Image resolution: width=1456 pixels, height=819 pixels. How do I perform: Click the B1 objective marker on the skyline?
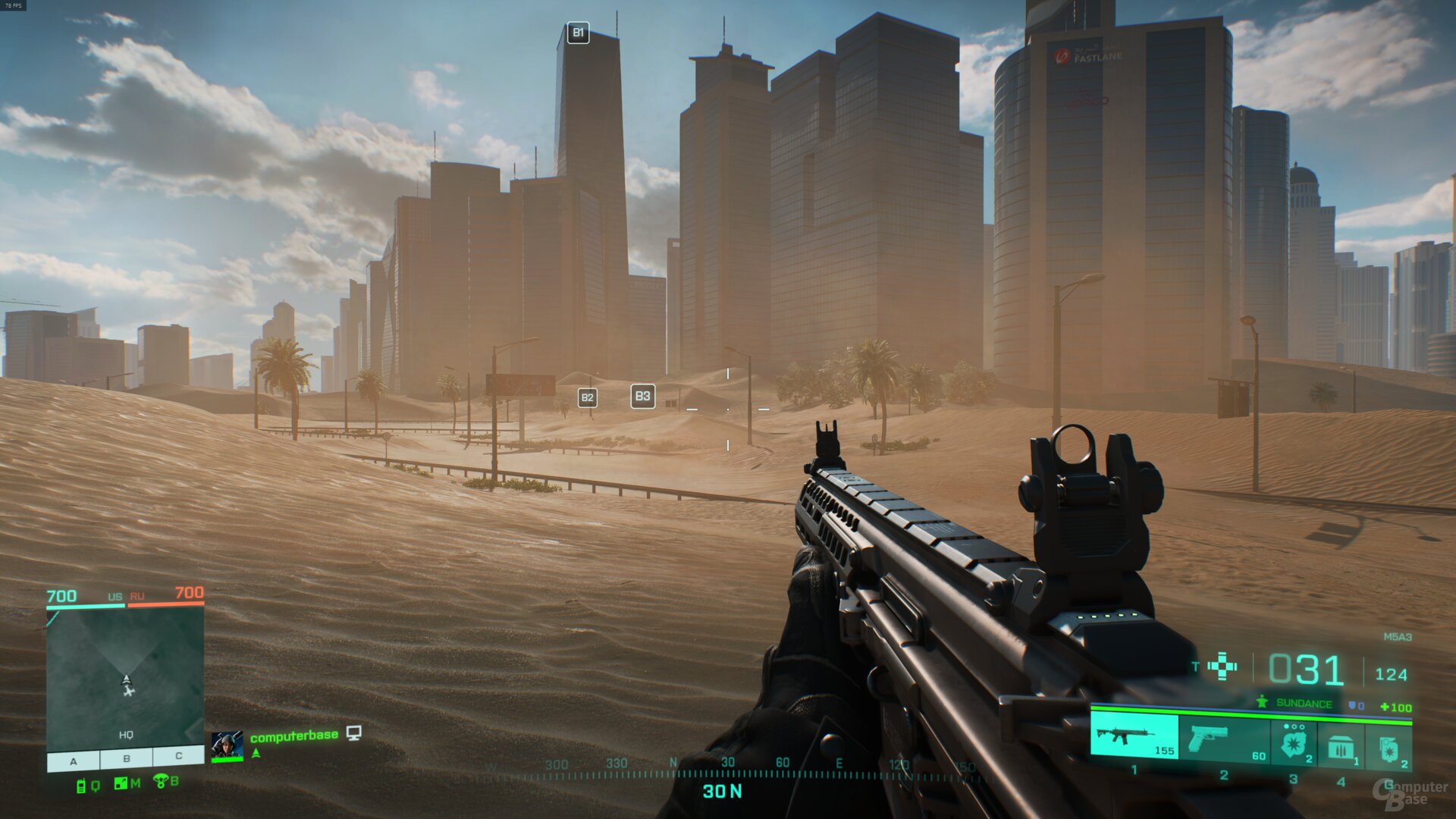point(579,32)
